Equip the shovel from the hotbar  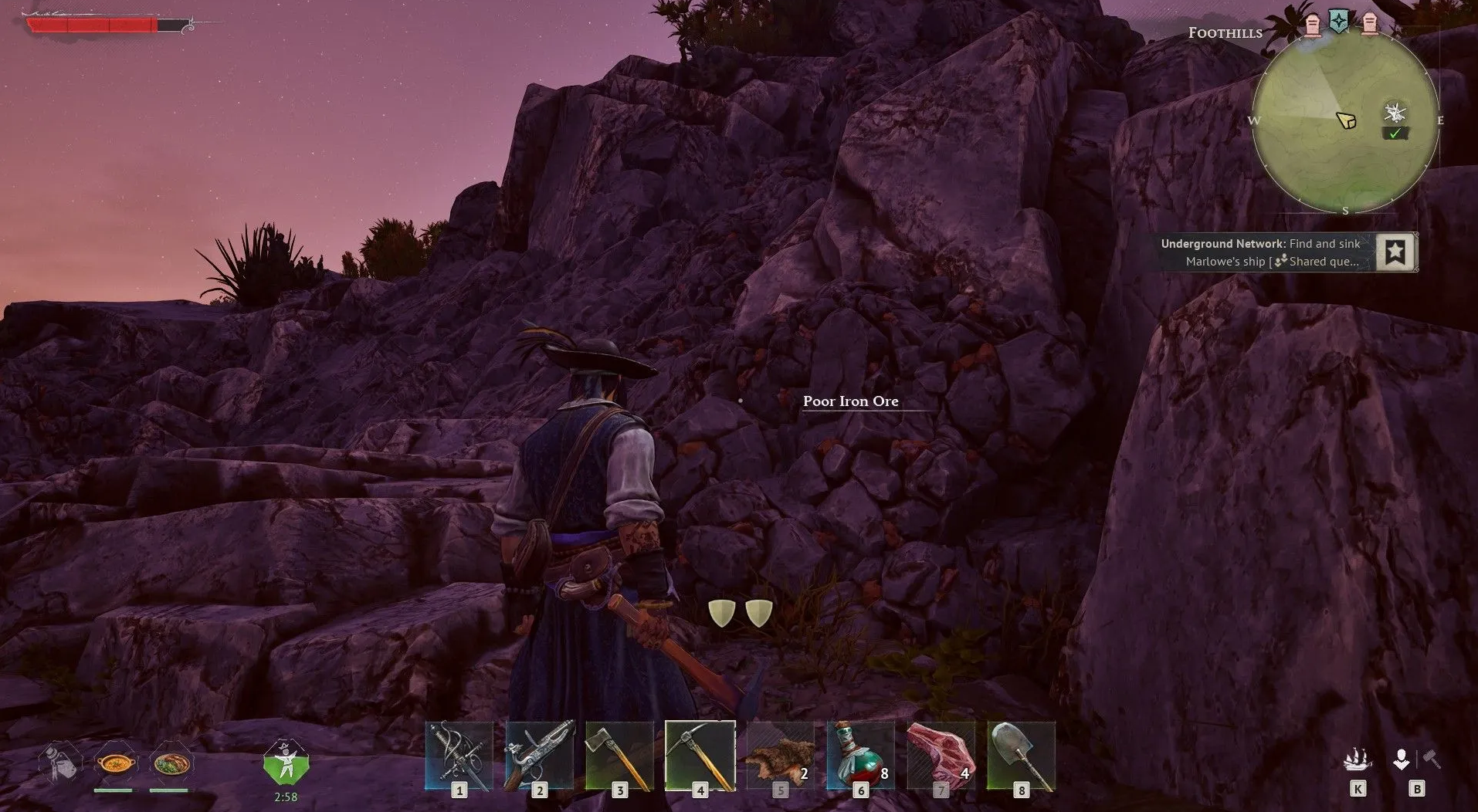click(1022, 756)
